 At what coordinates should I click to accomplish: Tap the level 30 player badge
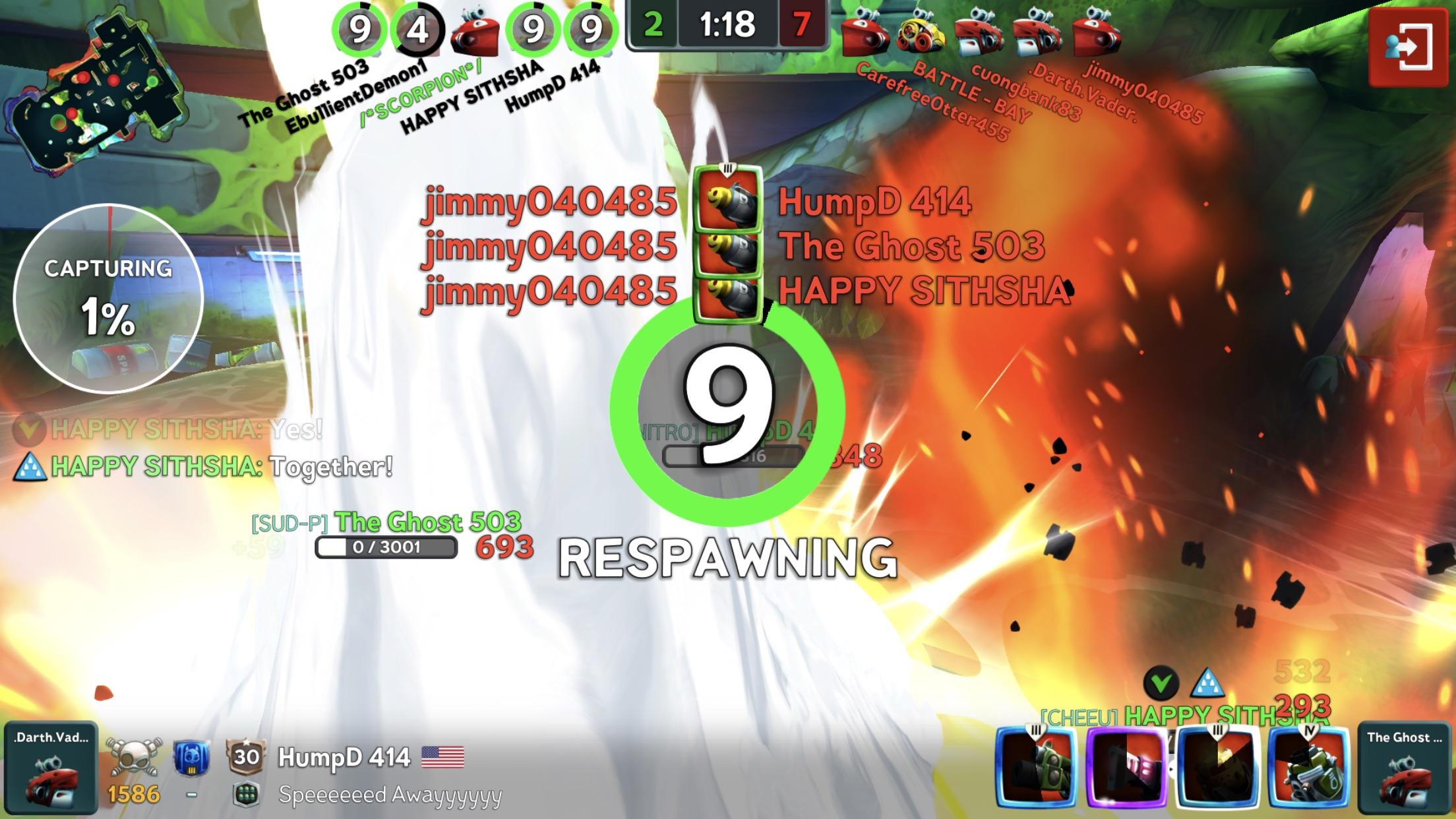[x=245, y=756]
